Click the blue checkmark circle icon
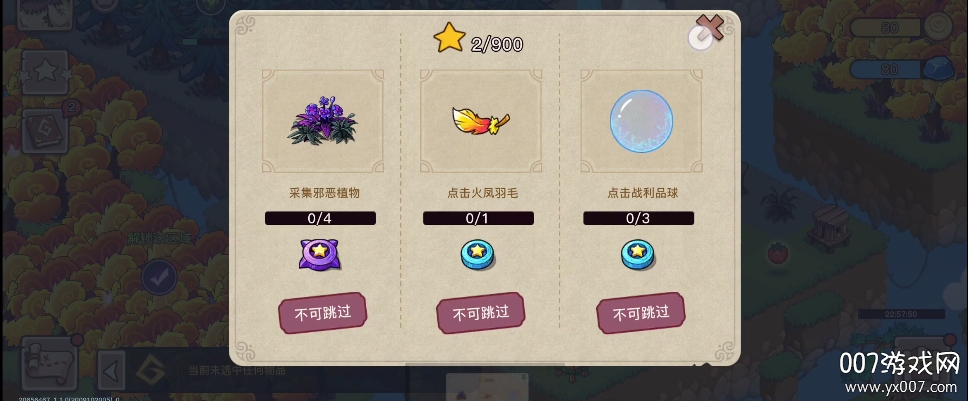This screenshot has height=401, width=968. point(158,277)
